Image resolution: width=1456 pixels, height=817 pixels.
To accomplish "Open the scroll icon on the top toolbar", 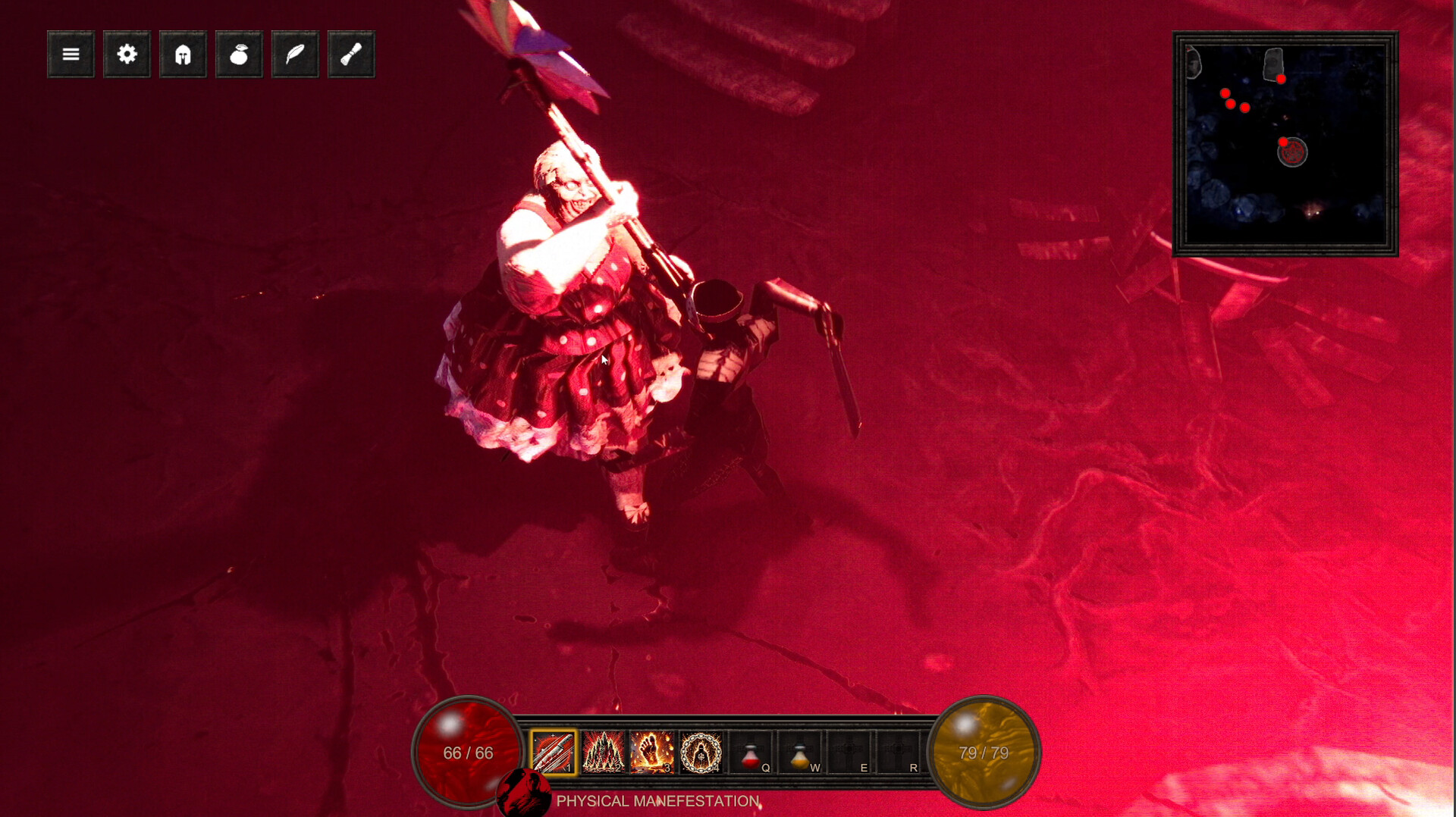I will [x=350, y=54].
